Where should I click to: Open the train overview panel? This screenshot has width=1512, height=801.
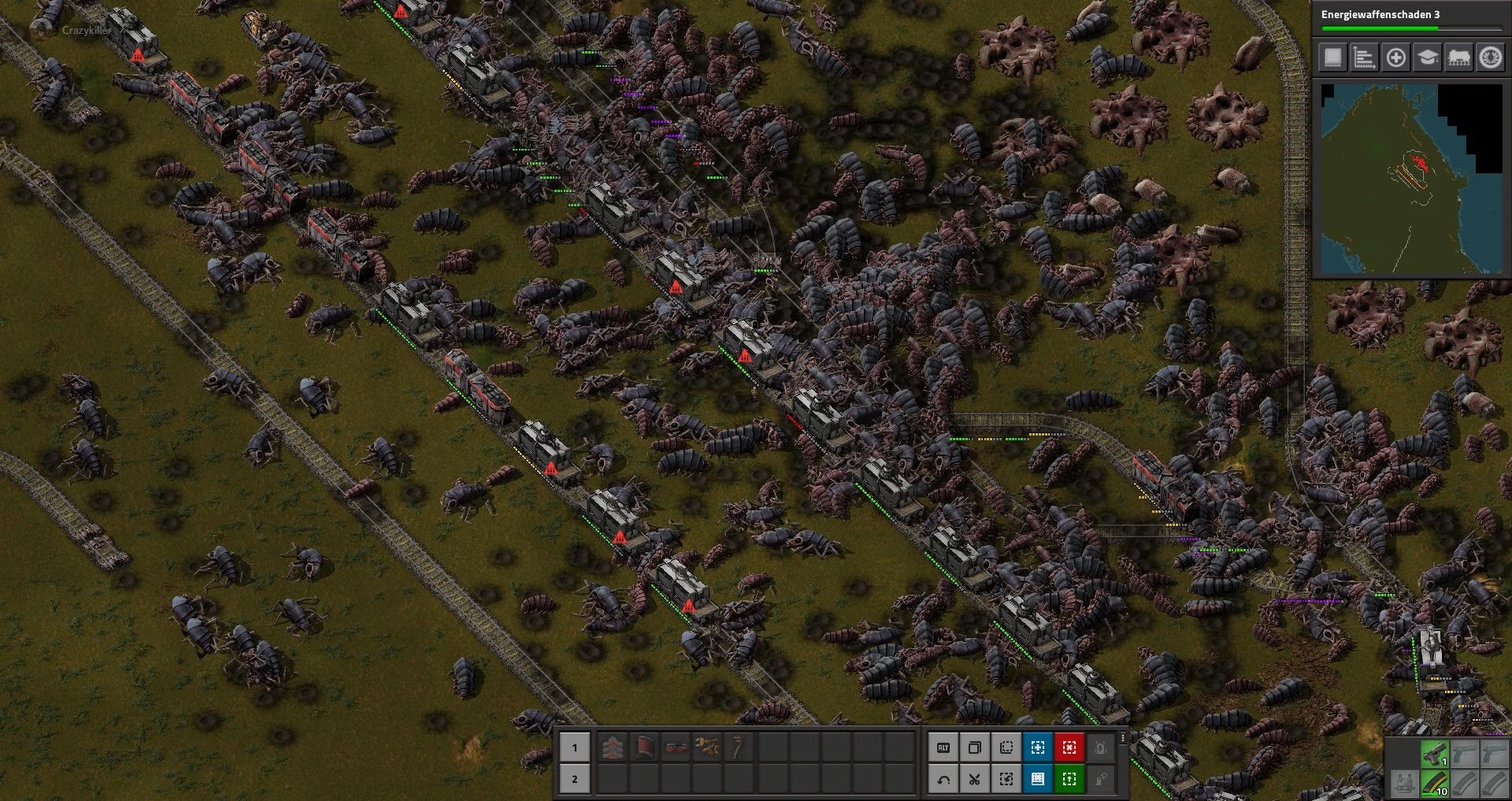pos(1459,59)
